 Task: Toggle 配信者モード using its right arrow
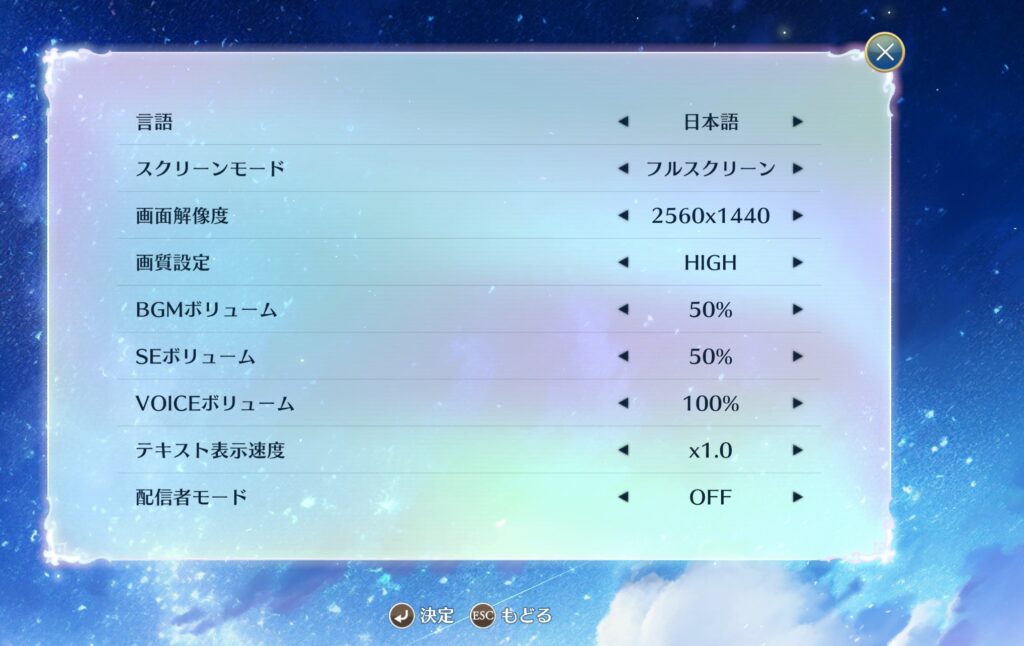click(797, 497)
